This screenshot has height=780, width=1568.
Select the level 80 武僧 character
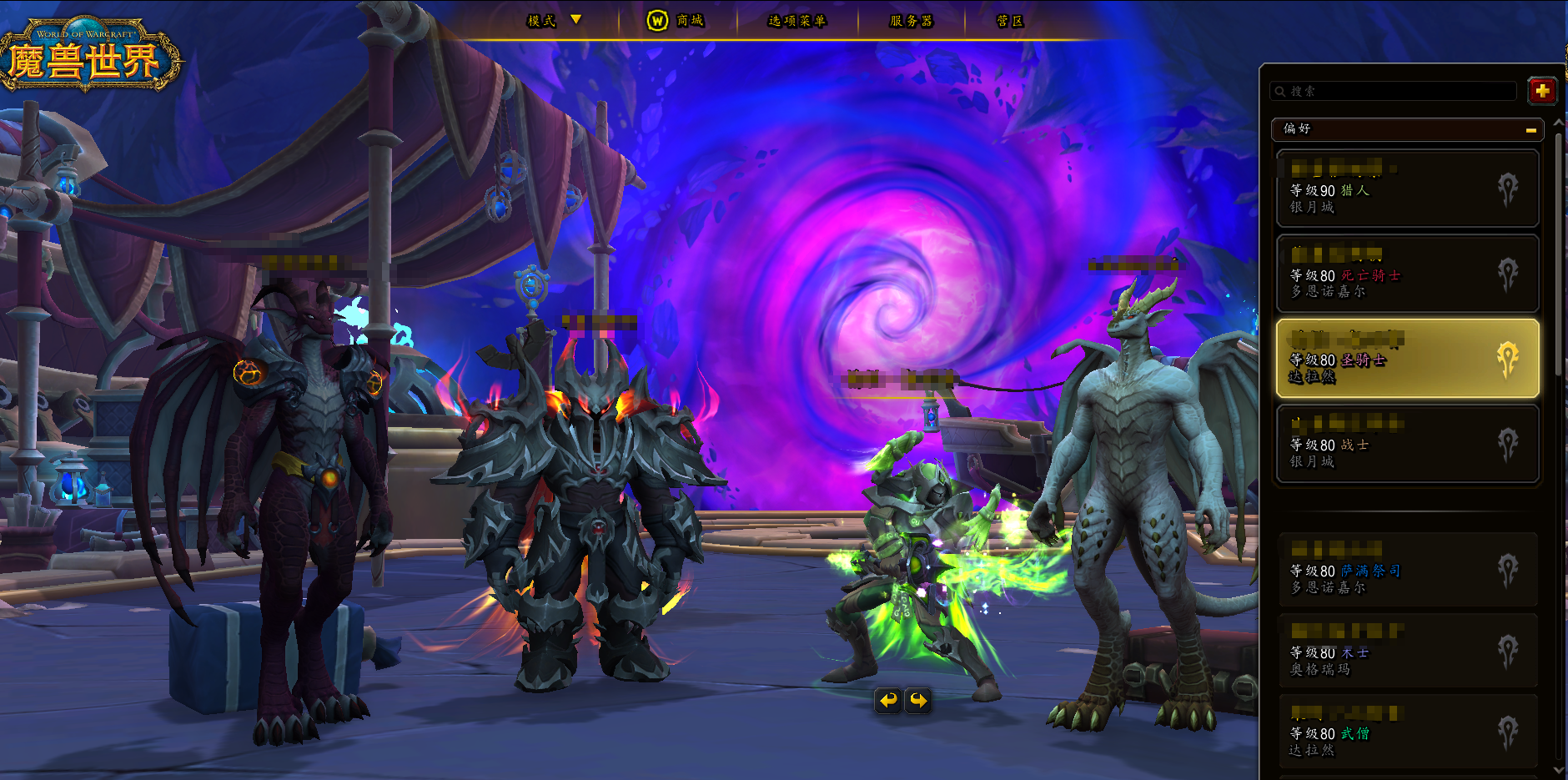tap(1407, 732)
